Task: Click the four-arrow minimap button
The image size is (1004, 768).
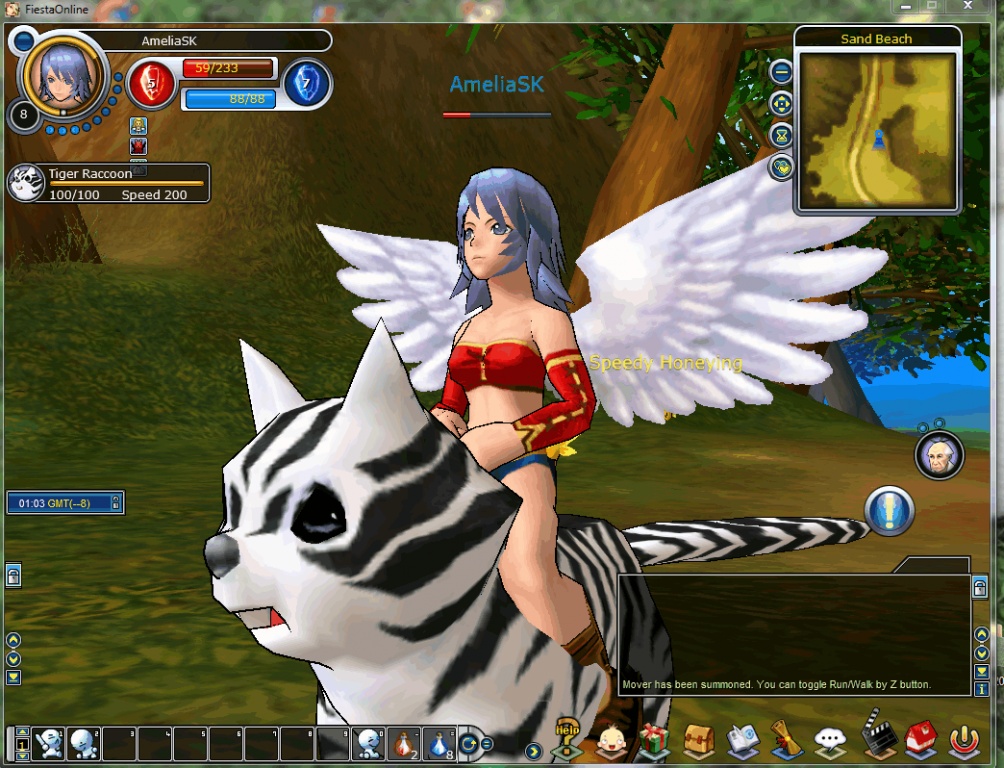Action: tap(781, 104)
